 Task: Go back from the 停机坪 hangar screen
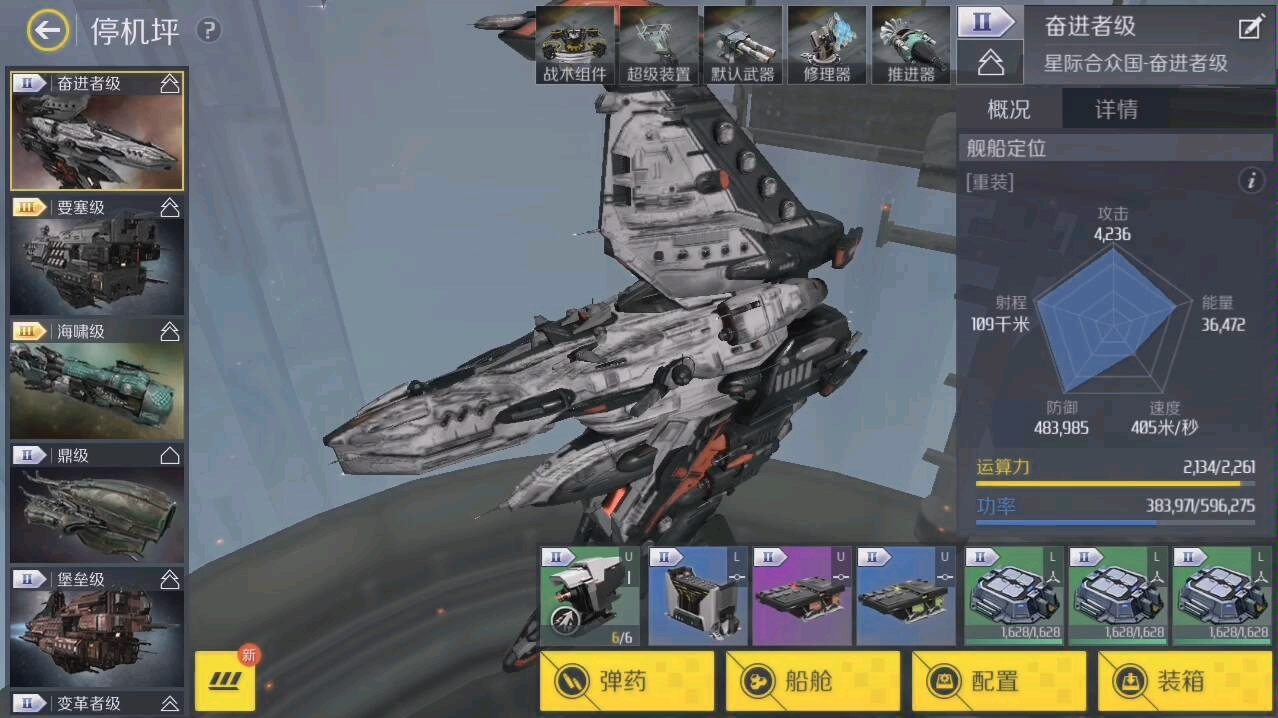47,31
